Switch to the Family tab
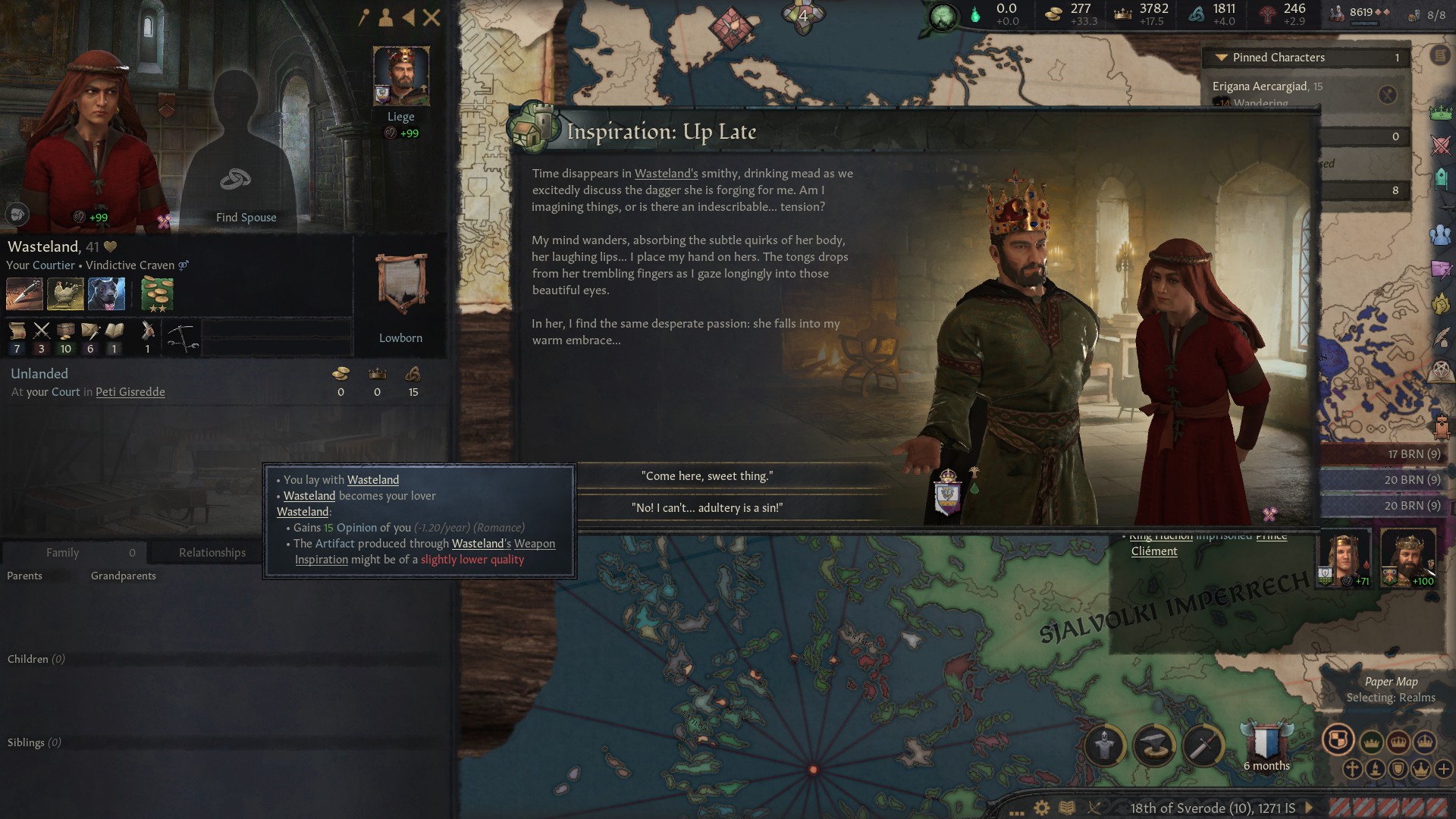 coord(62,553)
